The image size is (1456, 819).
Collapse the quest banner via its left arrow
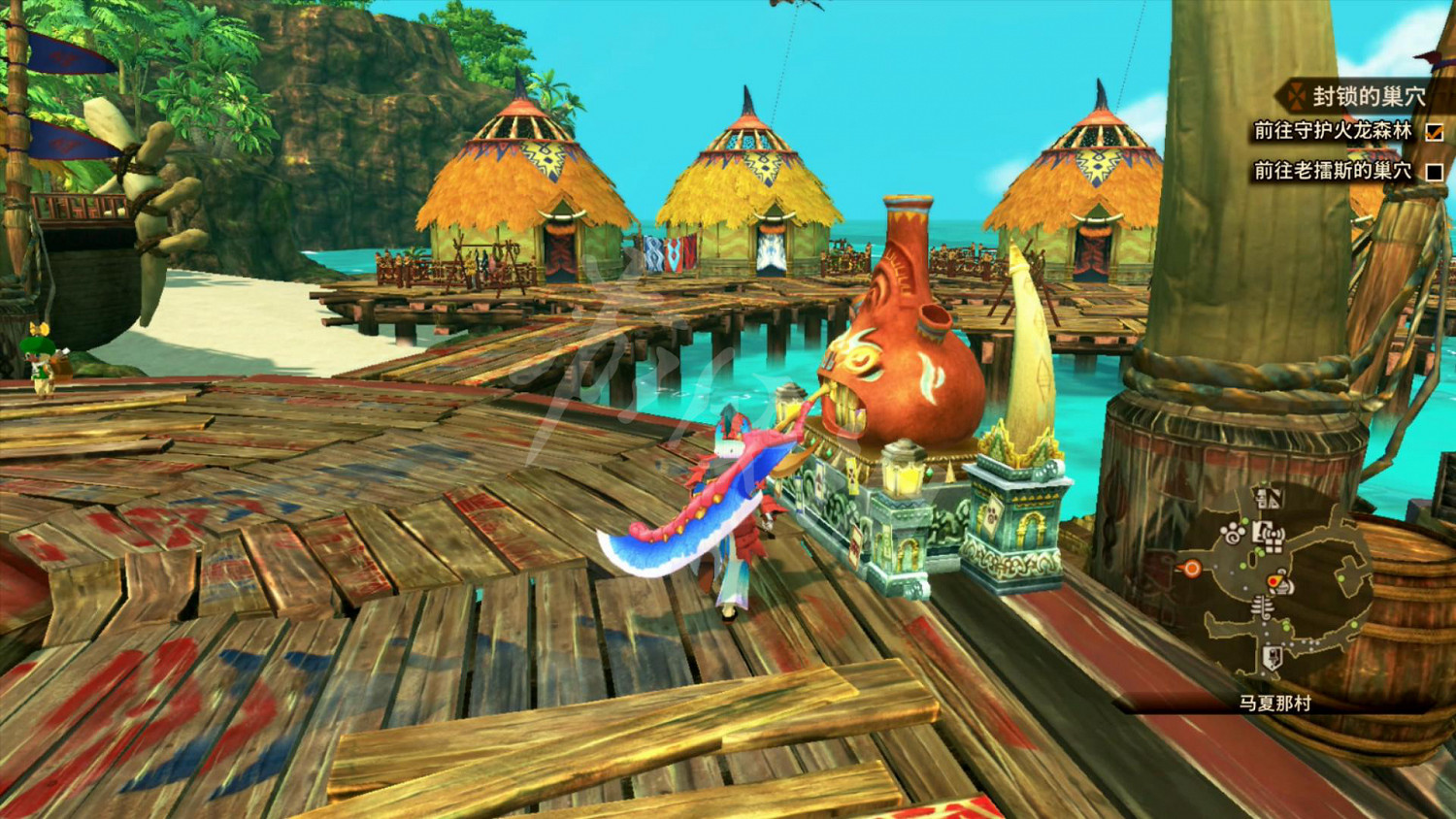pyautogui.click(x=1277, y=97)
